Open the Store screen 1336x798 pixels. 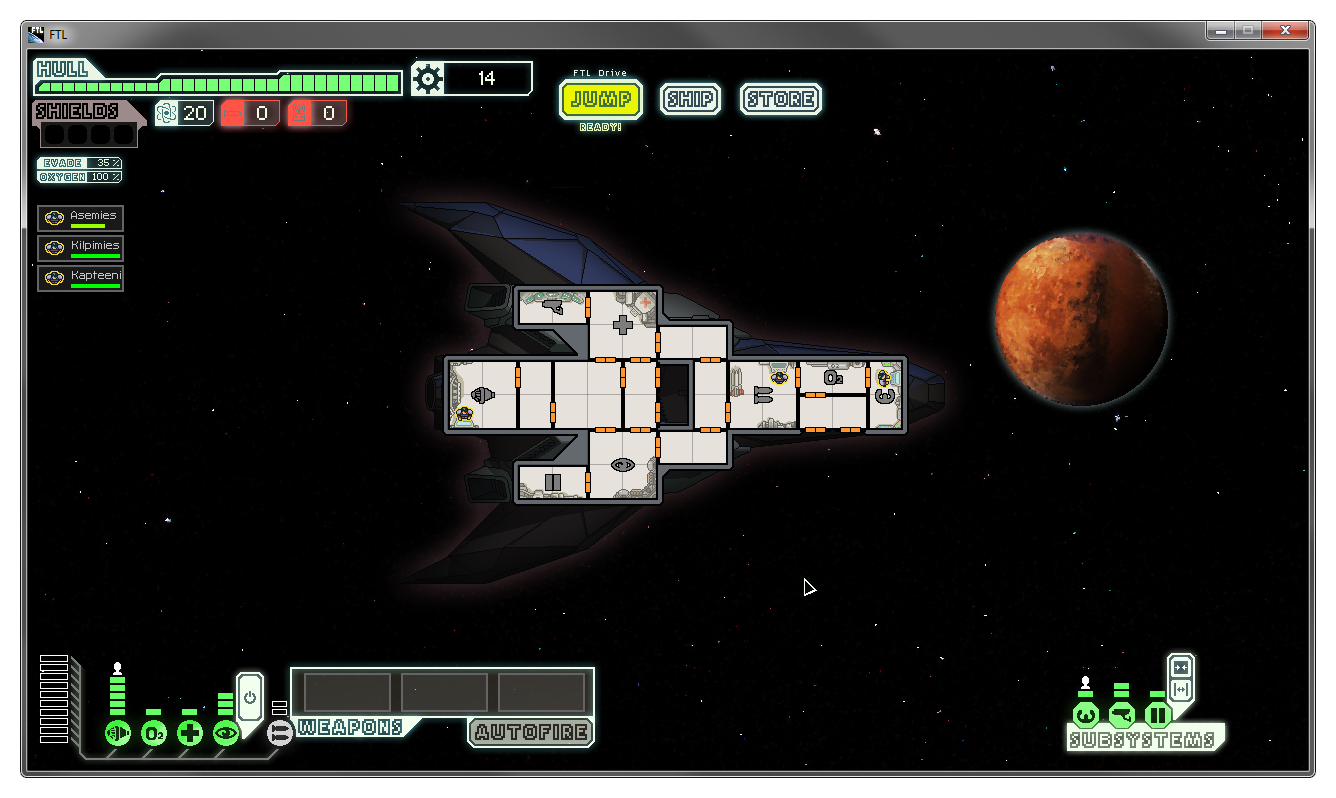pos(781,99)
